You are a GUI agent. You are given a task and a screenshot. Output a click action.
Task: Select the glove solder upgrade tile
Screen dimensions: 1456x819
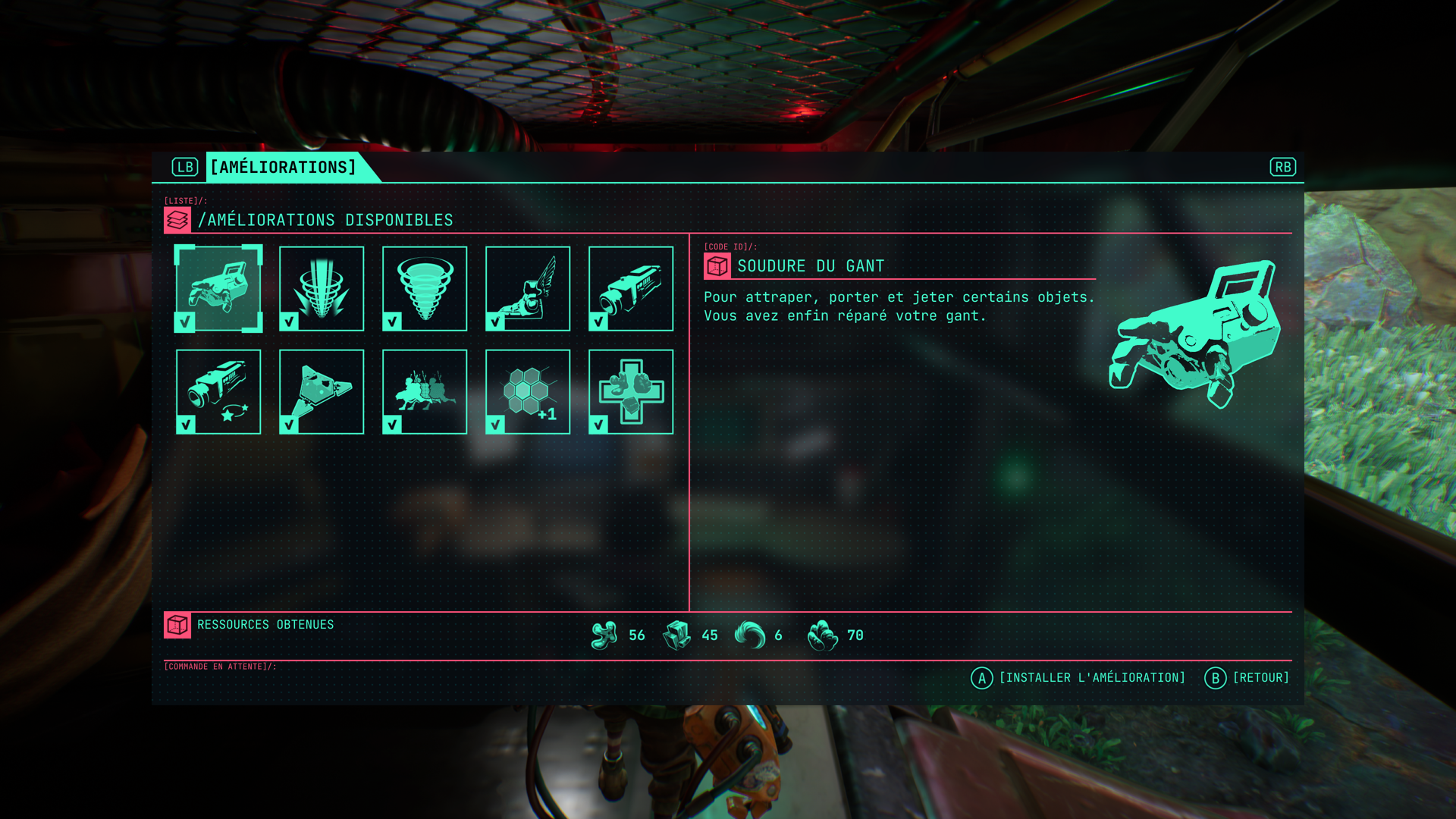[218, 288]
